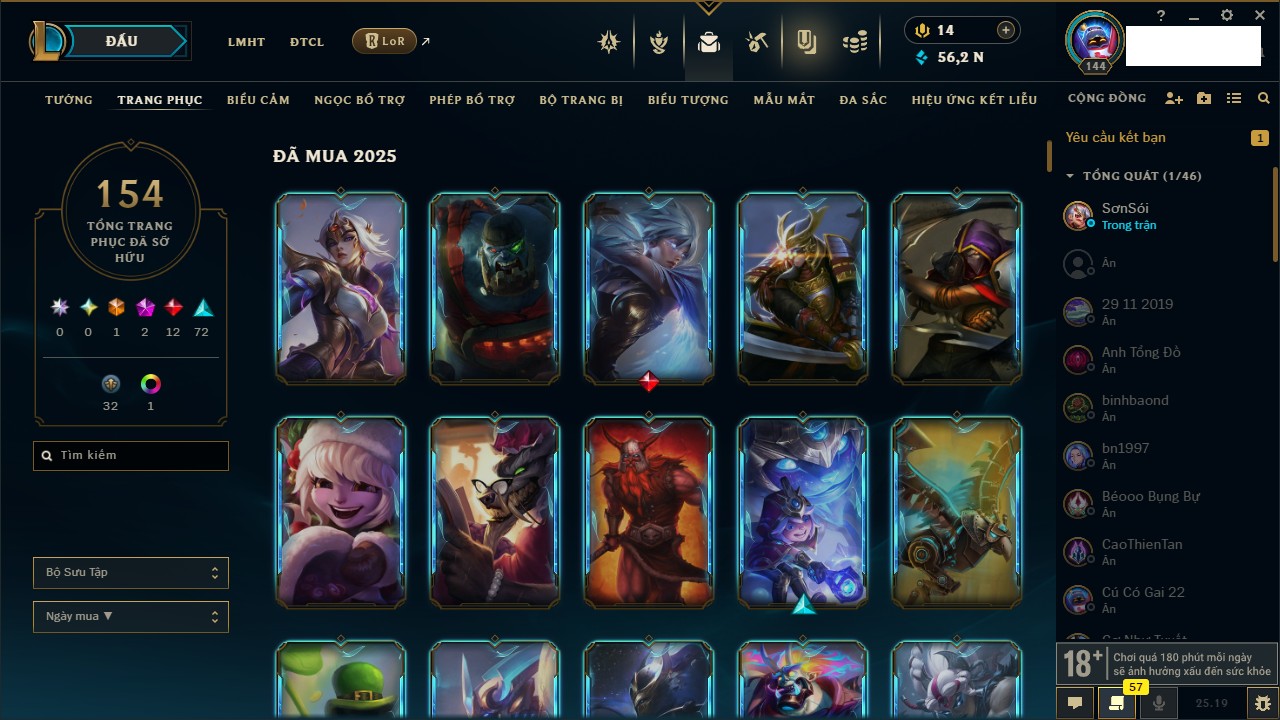Open the NGỌC BỔ TRỢ tab
1280x720 pixels.
[359, 100]
